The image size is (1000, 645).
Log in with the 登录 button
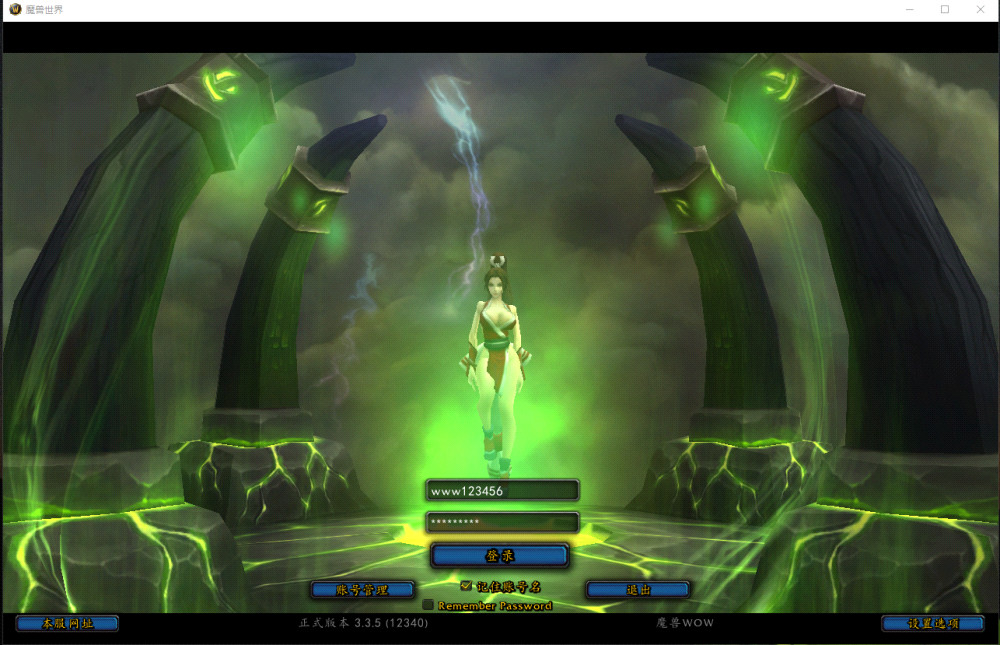pos(500,556)
